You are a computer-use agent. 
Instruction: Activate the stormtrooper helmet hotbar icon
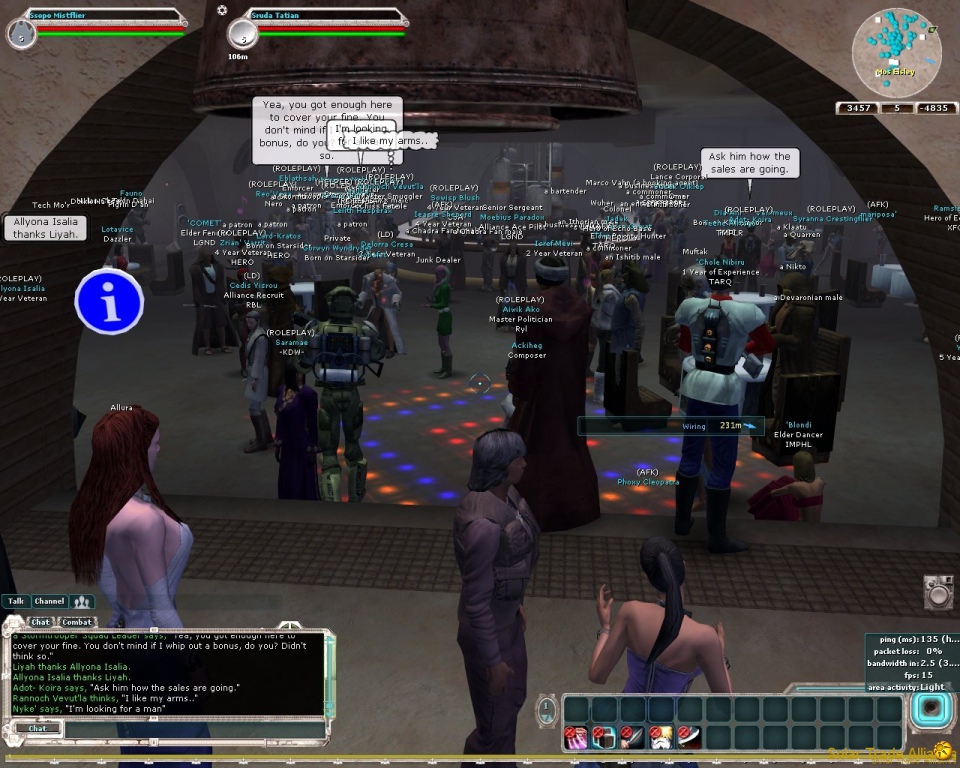click(660, 738)
